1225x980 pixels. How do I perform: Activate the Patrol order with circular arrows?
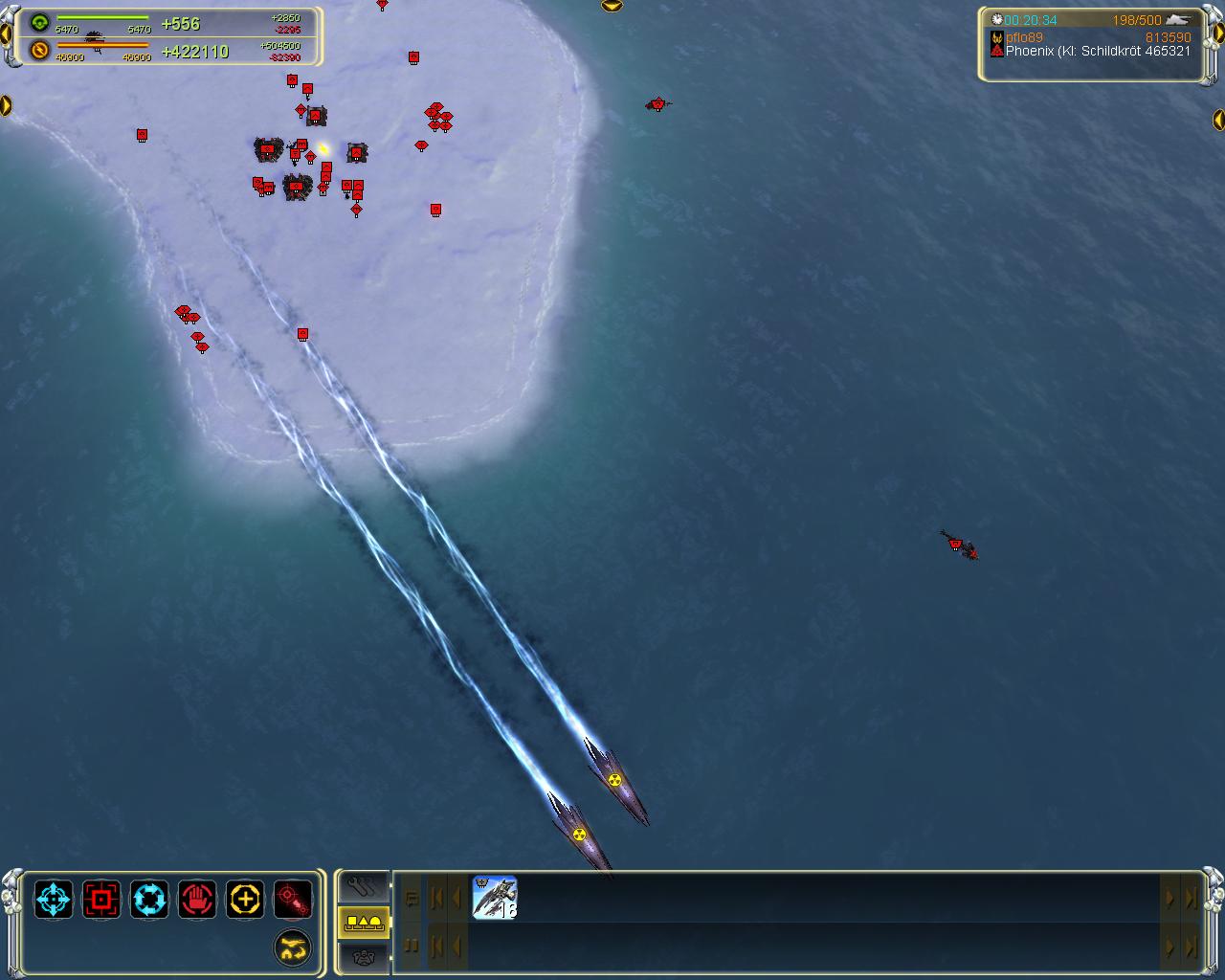[149, 900]
